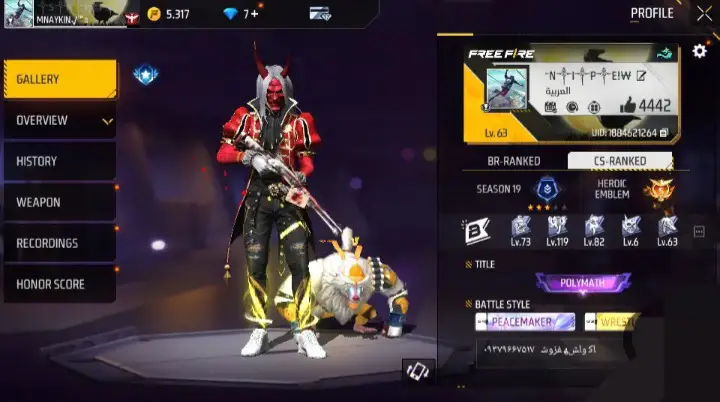Open the blue star badge beside Gallery

click(144, 75)
